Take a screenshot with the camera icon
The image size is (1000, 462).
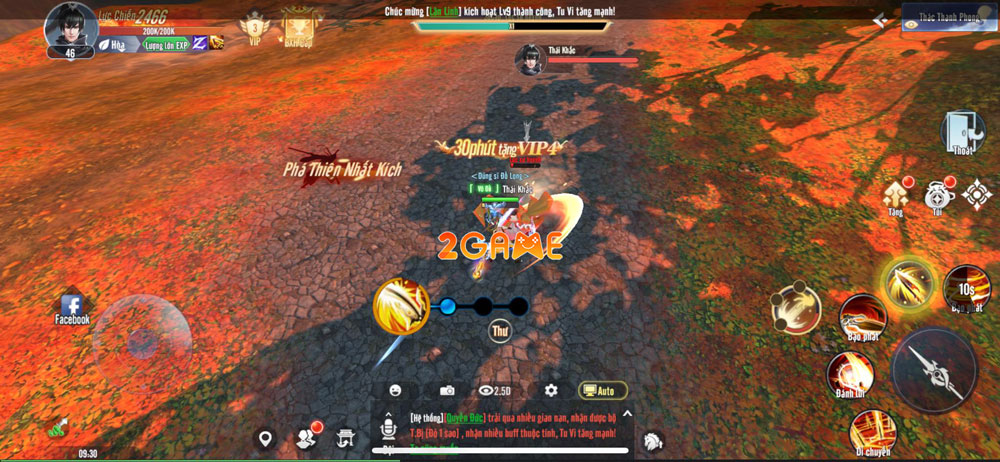tap(447, 390)
